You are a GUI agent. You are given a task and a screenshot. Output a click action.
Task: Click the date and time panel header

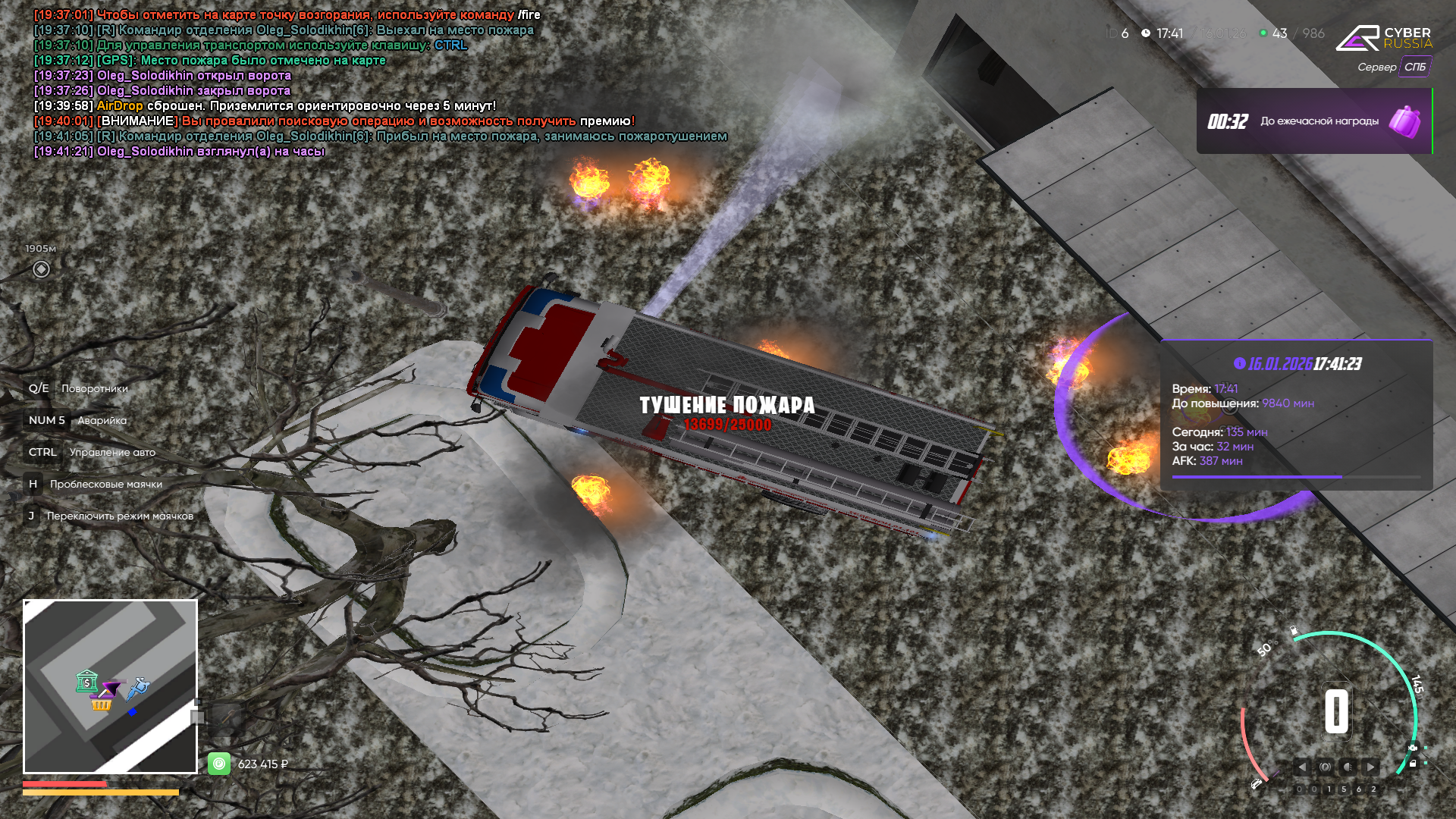(1297, 364)
